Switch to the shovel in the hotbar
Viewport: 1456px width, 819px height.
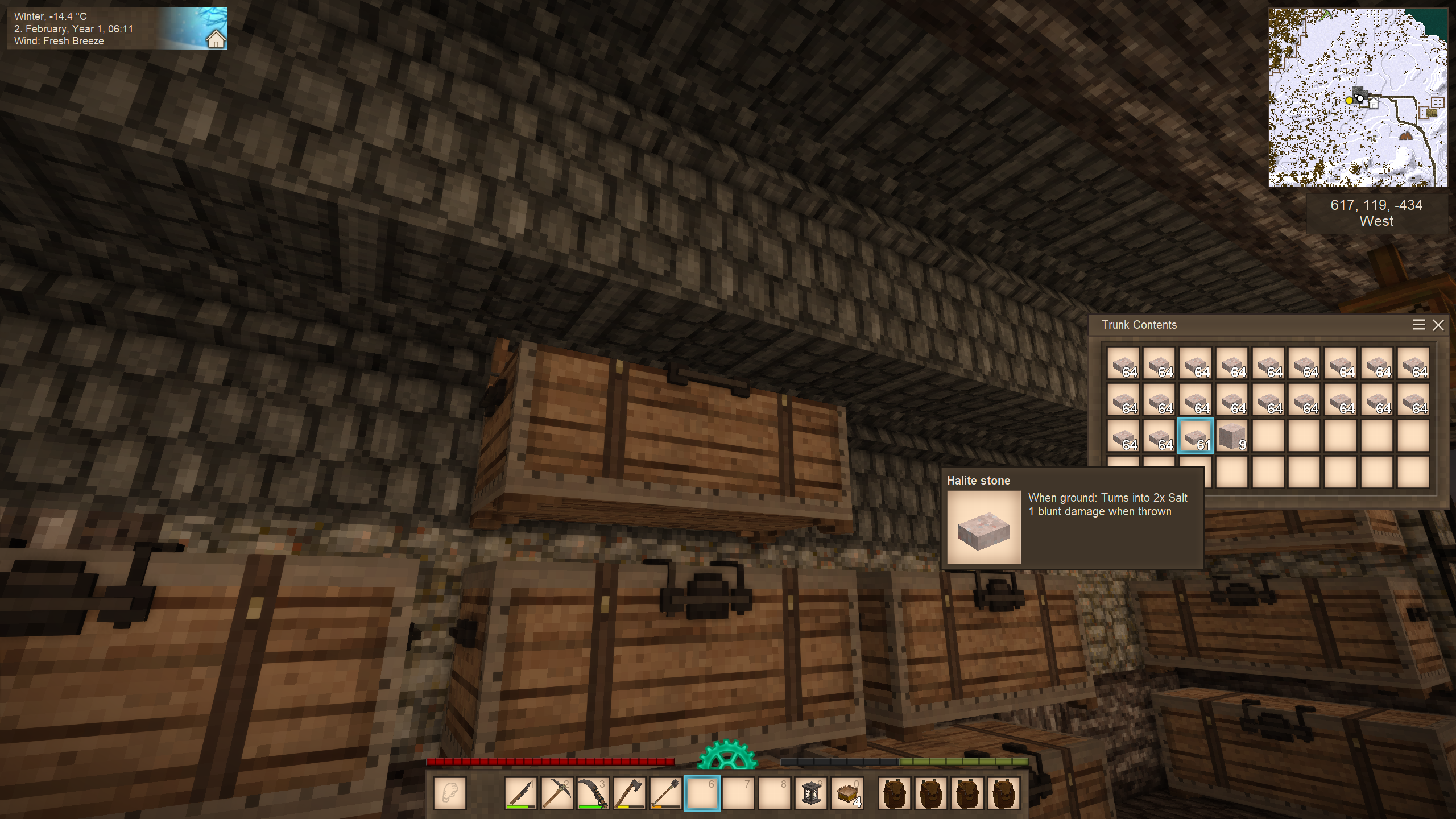(666, 793)
